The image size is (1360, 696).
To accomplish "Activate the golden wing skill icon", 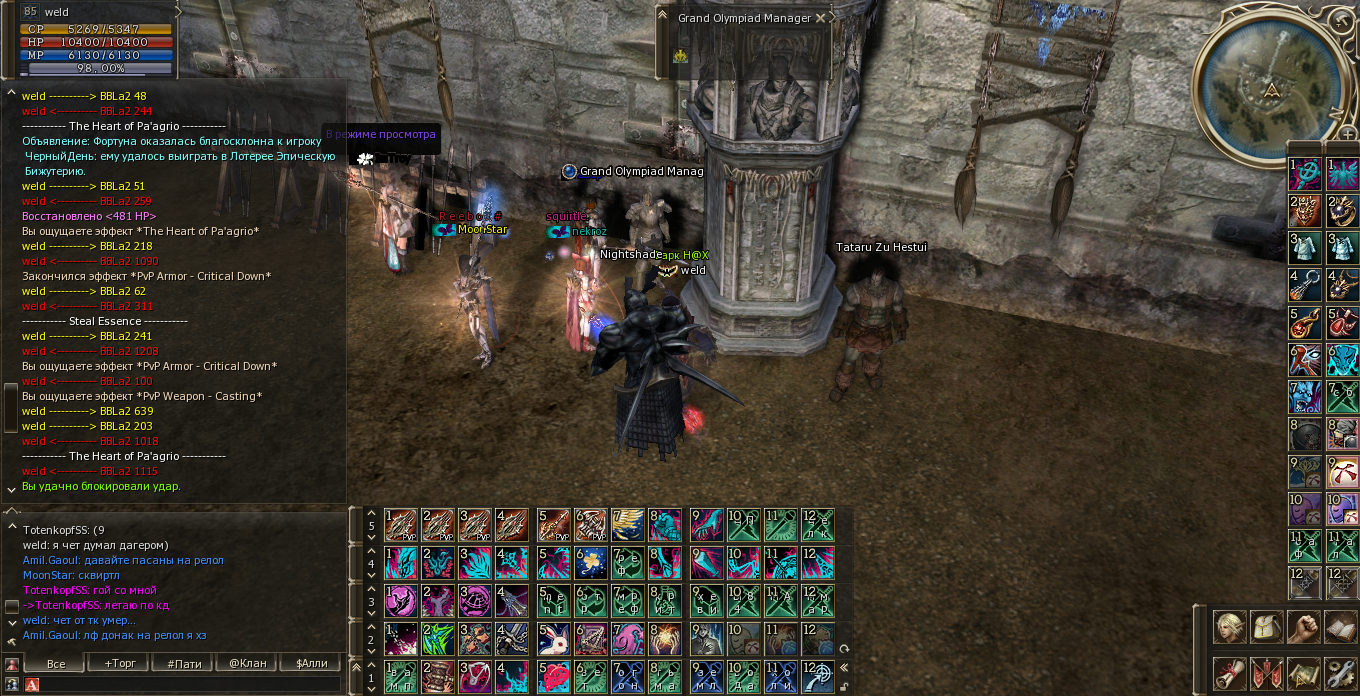I will coord(628,524).
